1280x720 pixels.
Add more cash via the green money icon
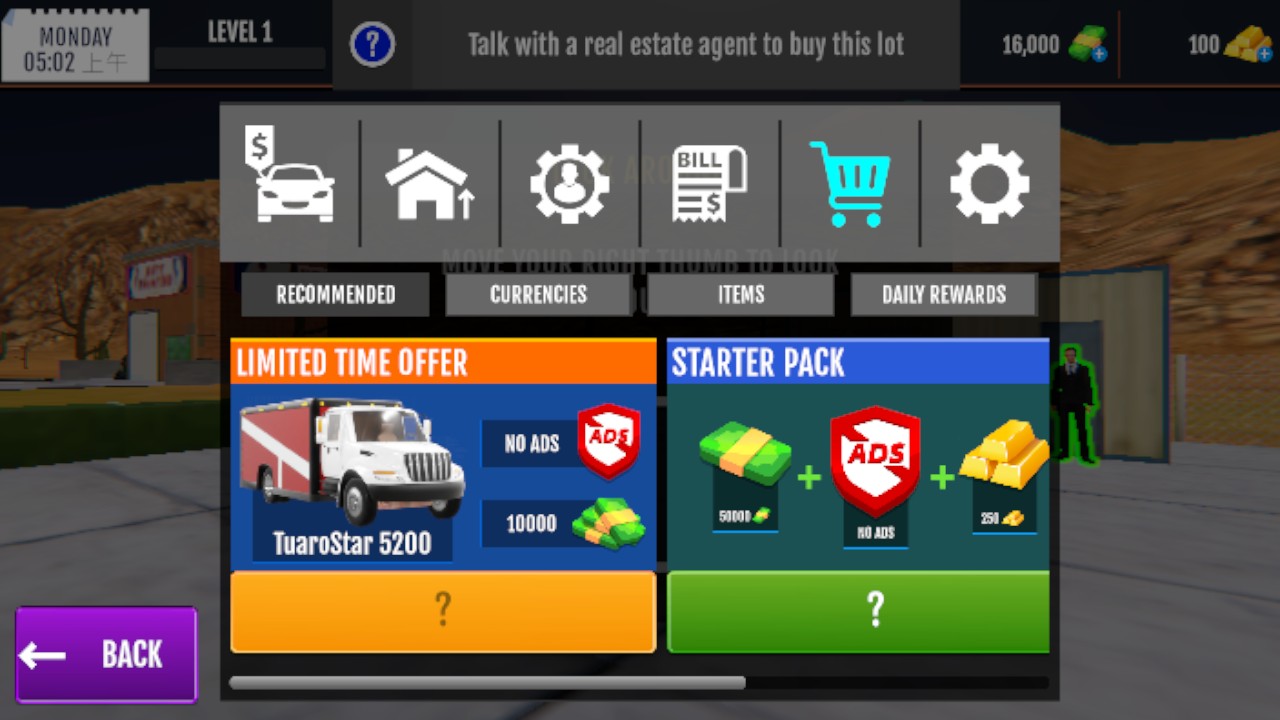pos(1088,44)
